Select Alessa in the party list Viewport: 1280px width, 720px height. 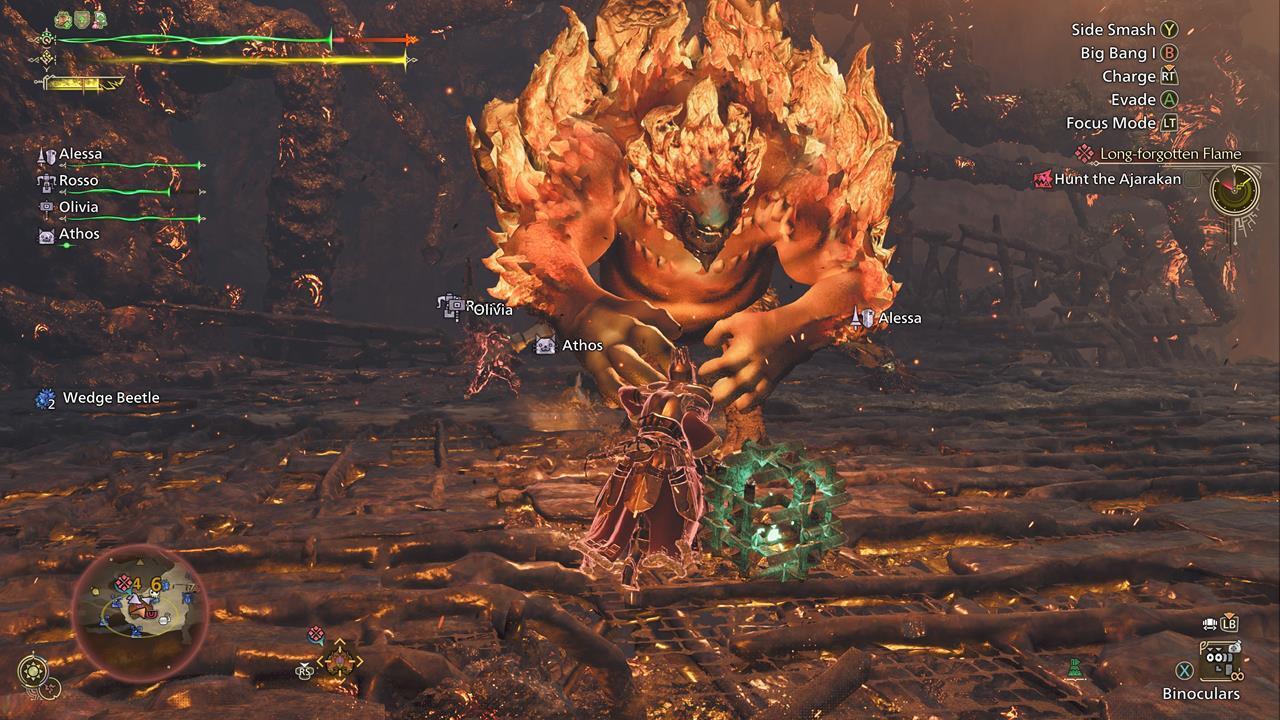click(x=80, y=155)
